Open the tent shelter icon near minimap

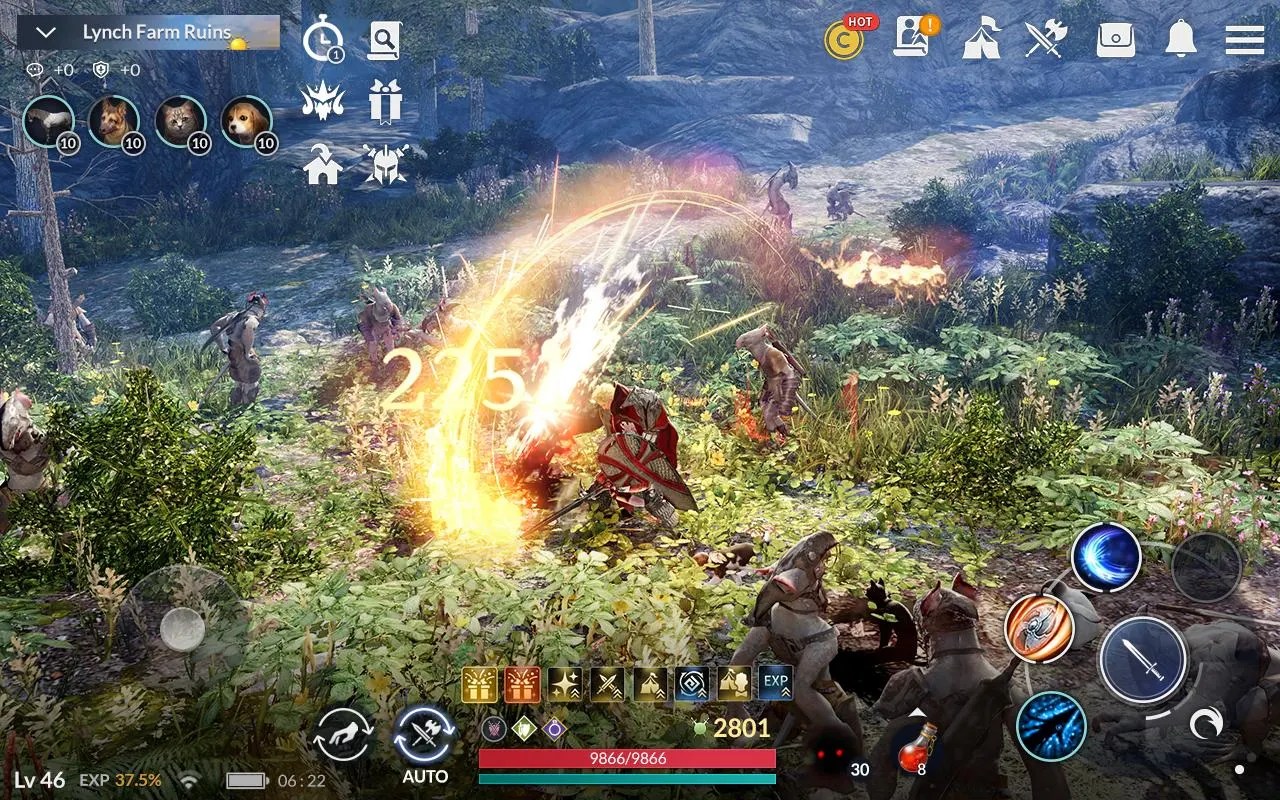982,40
